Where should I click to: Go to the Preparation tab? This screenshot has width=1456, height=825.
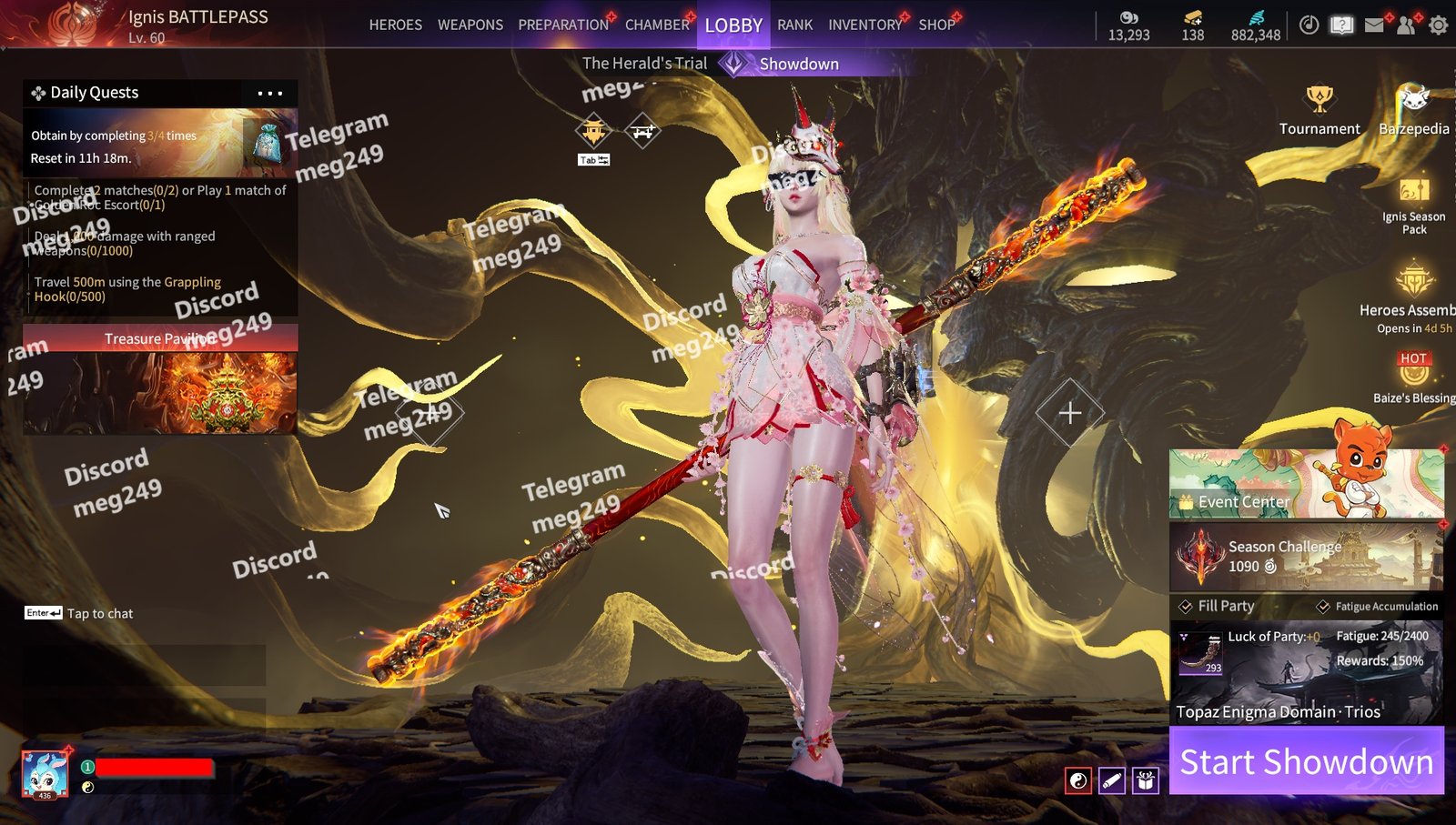[563, 25]
